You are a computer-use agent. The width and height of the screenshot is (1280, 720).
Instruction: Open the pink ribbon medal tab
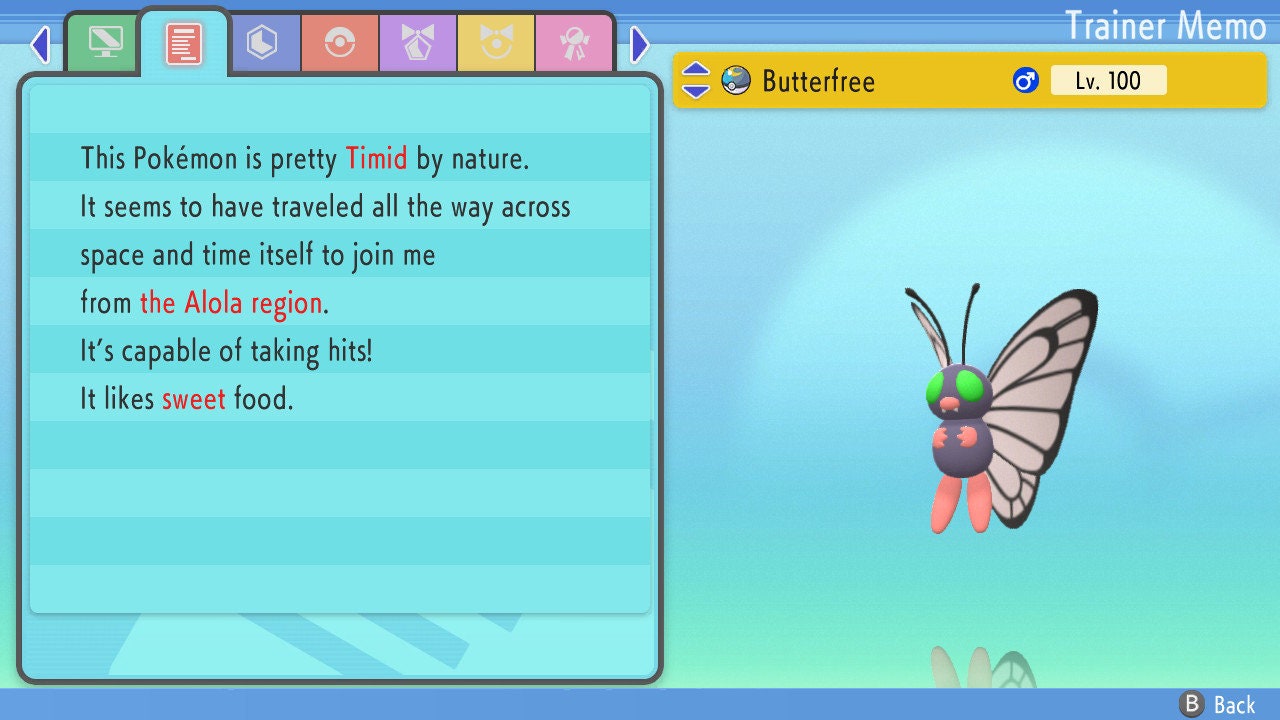click(x=574, y=43)
